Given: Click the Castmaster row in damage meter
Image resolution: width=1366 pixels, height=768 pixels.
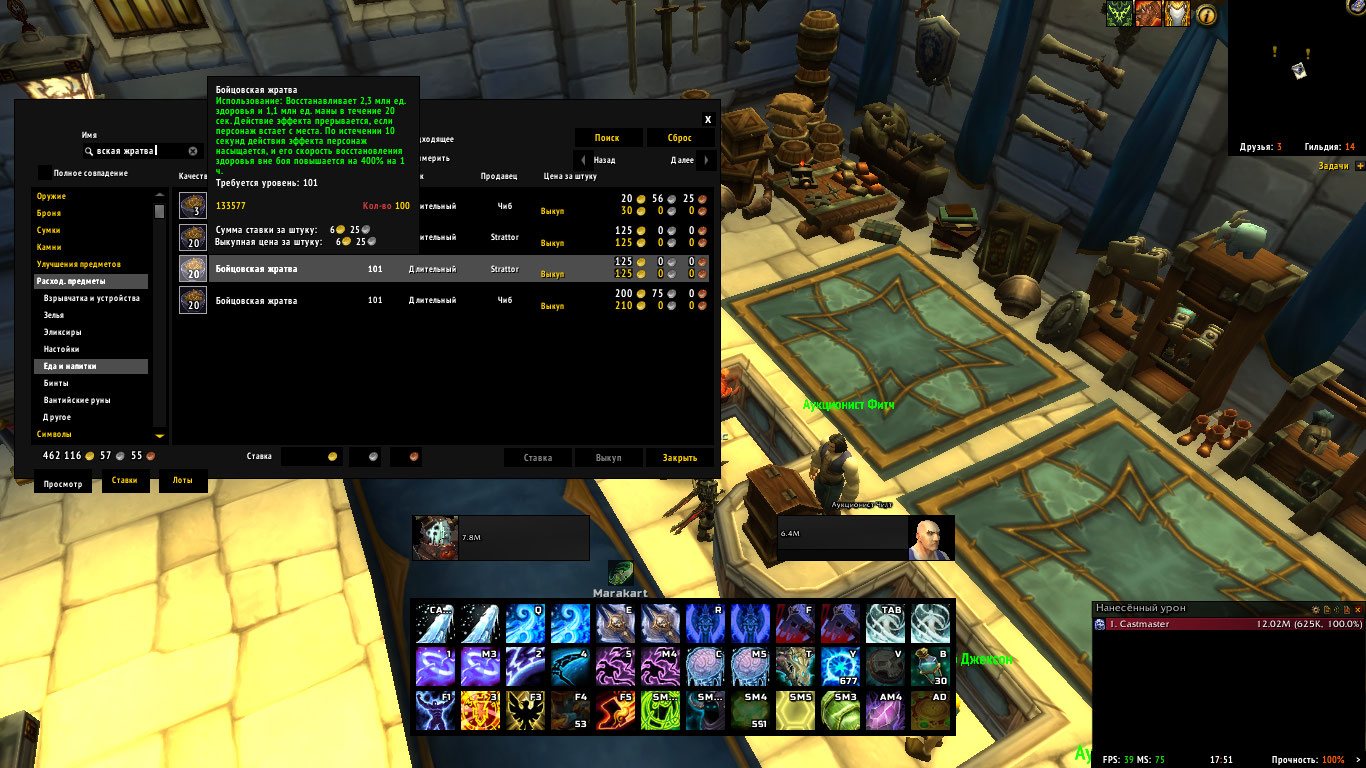Looking at the screenshot, I should [1228, 624].
